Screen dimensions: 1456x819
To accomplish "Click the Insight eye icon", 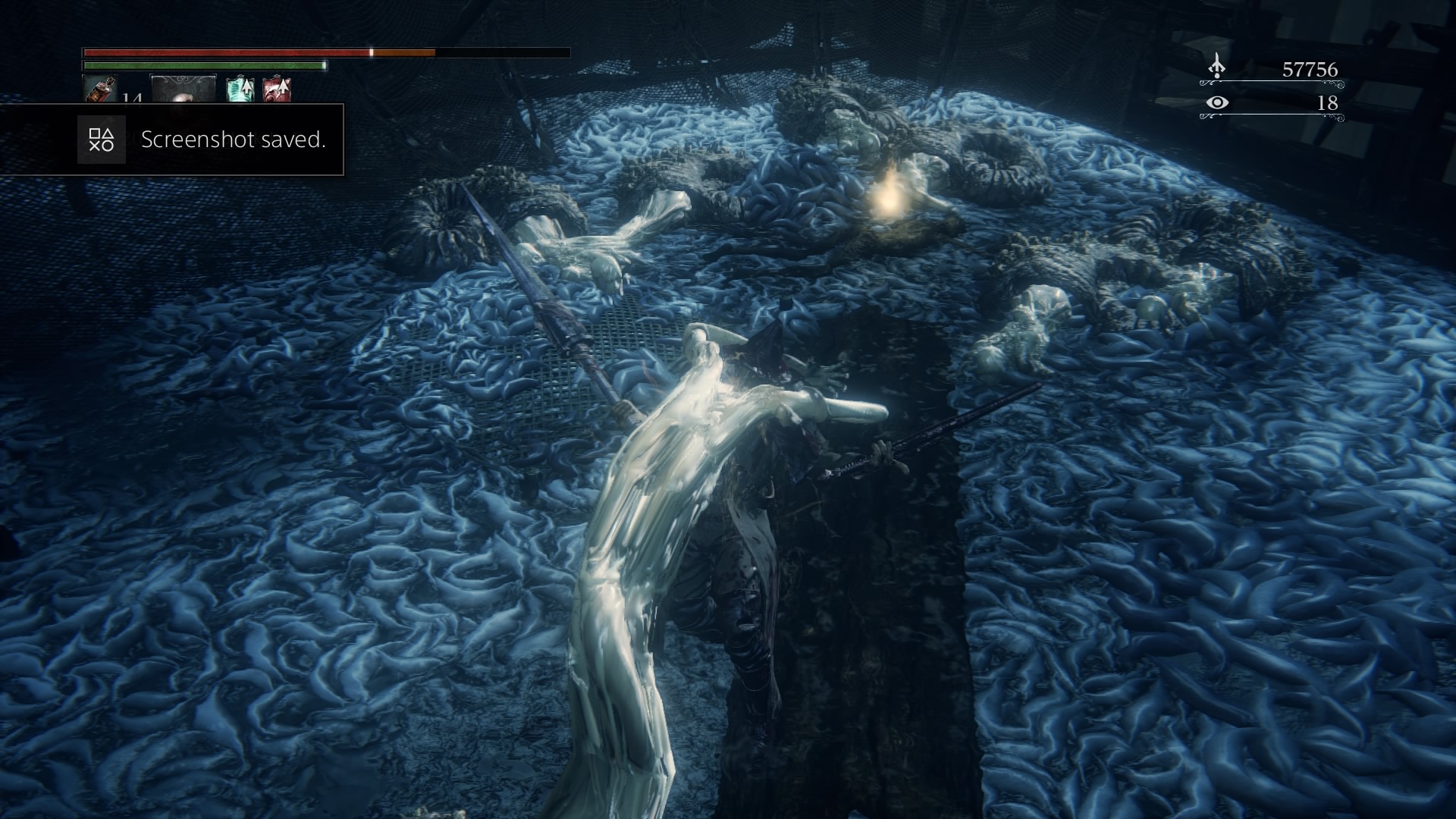I will [1217, 102].
